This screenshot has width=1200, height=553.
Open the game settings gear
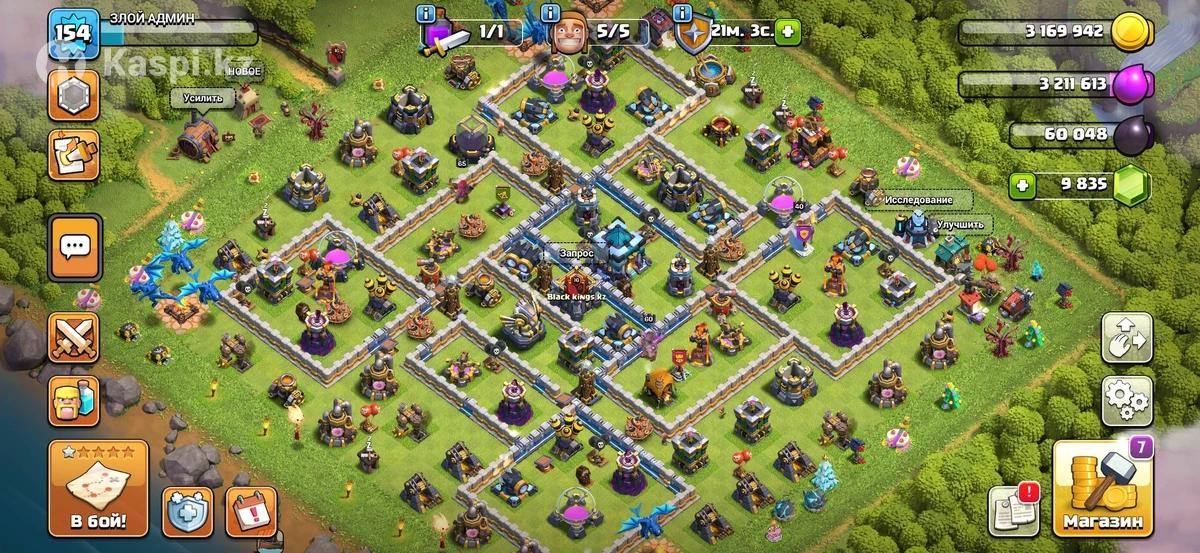coord(1127,401)
